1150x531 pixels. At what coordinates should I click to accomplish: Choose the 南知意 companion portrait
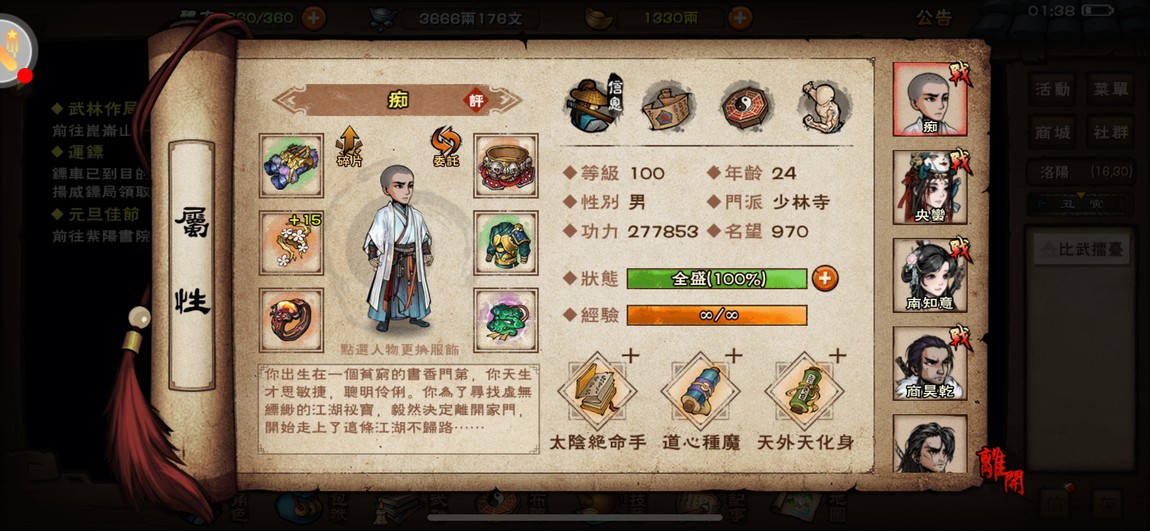[x=929, y=275]
